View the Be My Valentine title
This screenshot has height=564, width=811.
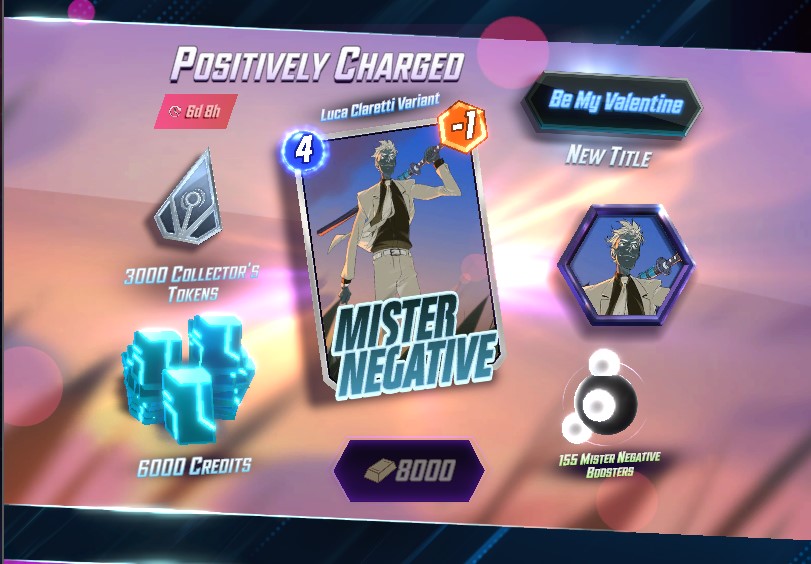tap(615, 104)
